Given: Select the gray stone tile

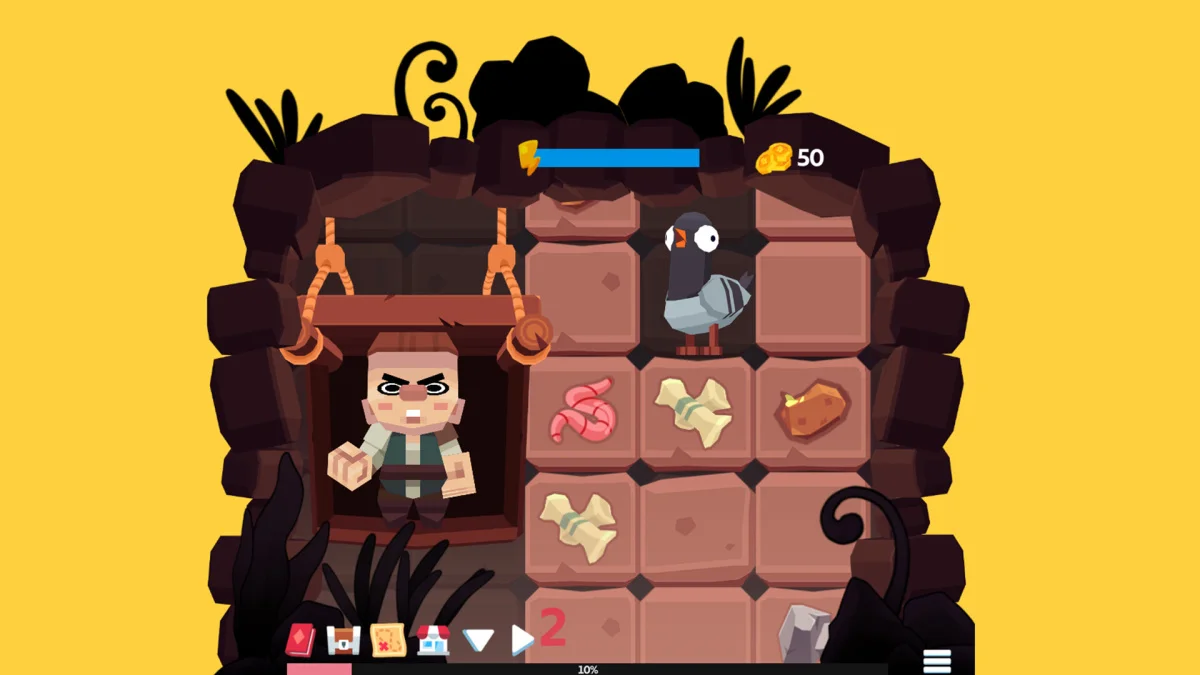Looking at the screenshot, I should coord(806,630).
